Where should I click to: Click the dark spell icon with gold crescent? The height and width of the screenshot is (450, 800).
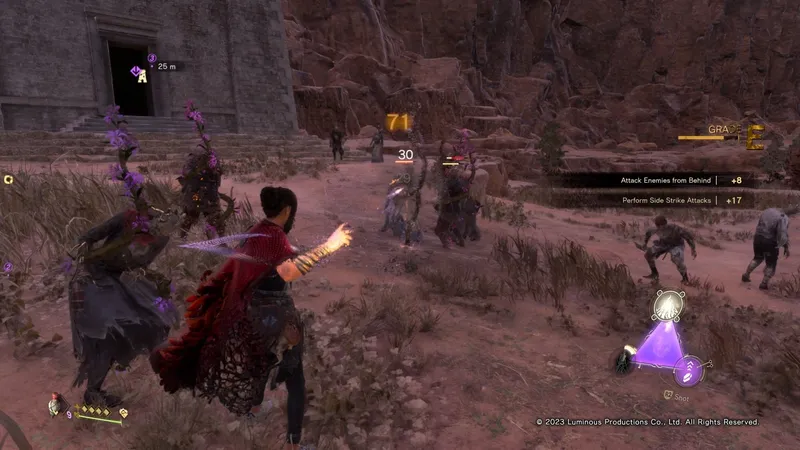click(x=624, y=361)
